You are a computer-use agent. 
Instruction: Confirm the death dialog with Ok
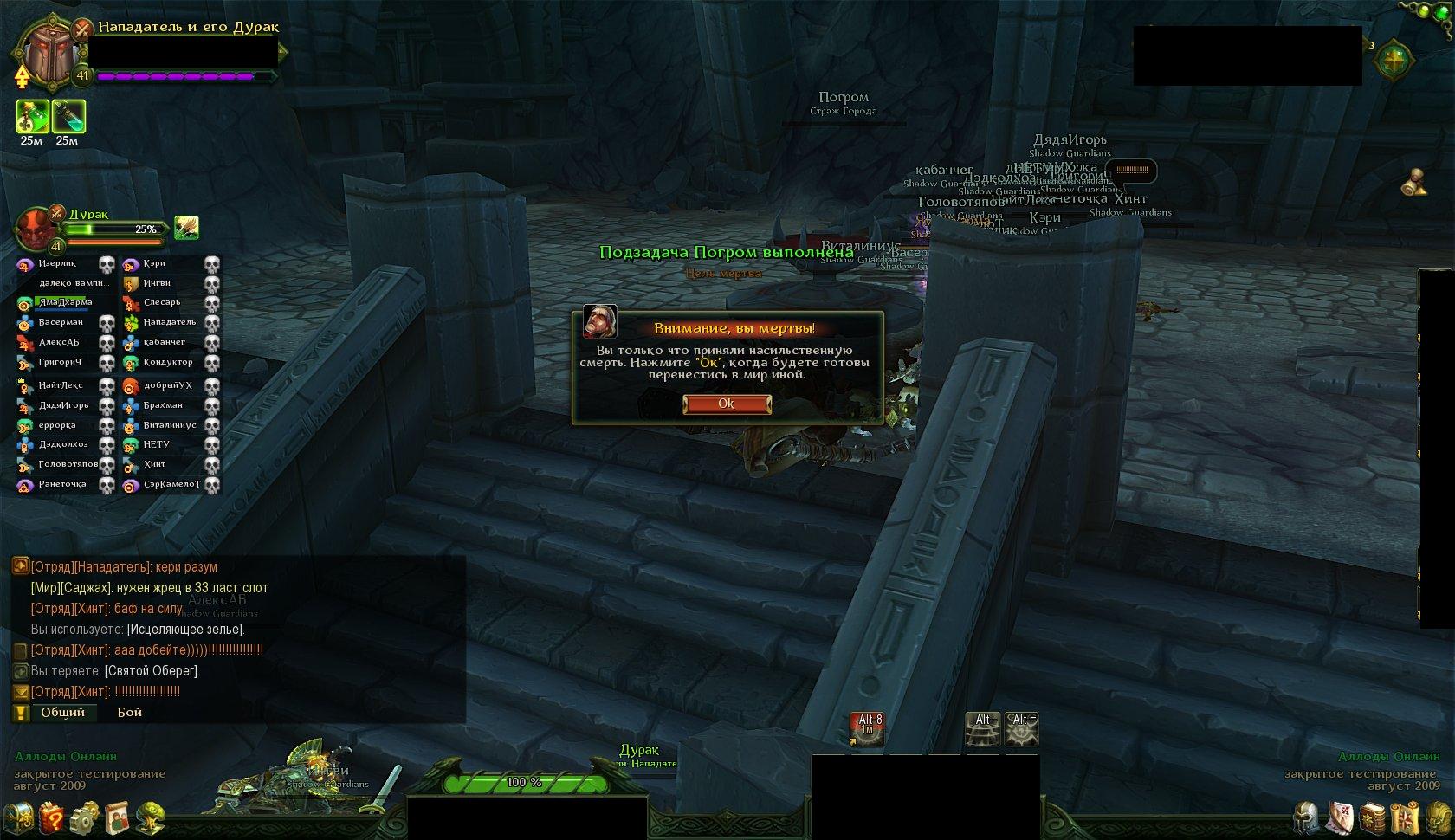pos(726,404)
